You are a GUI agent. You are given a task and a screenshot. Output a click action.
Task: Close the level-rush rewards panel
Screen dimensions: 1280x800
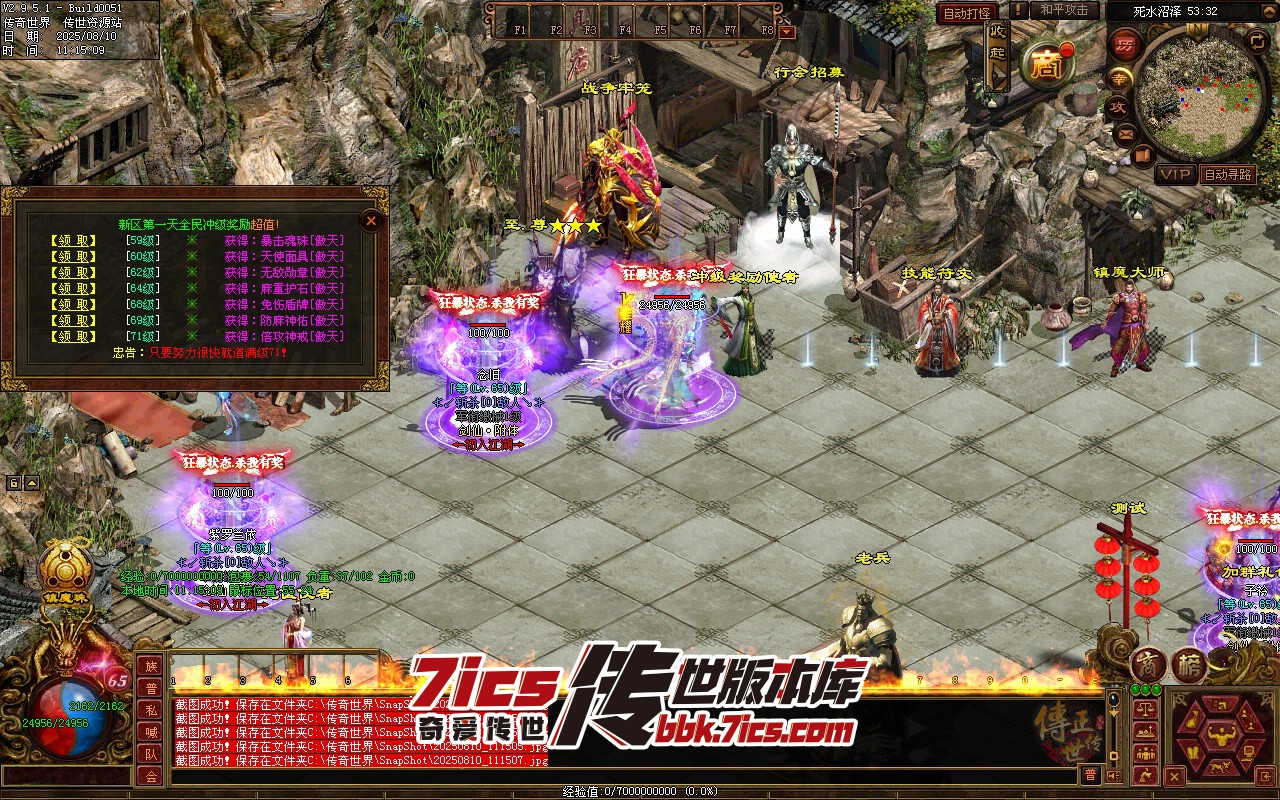(x=371, y=220)
